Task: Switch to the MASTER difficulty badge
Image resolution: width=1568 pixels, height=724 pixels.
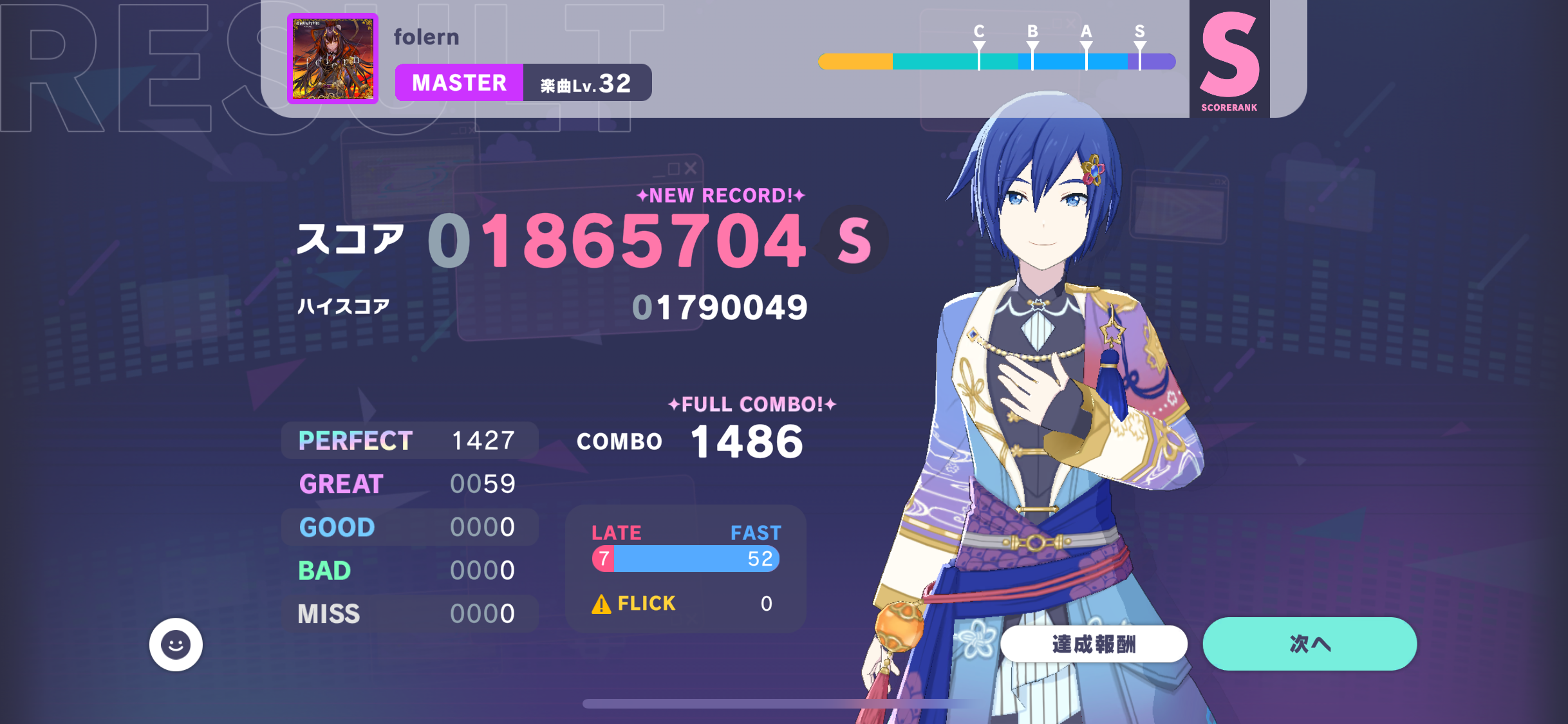Action: 460,82
